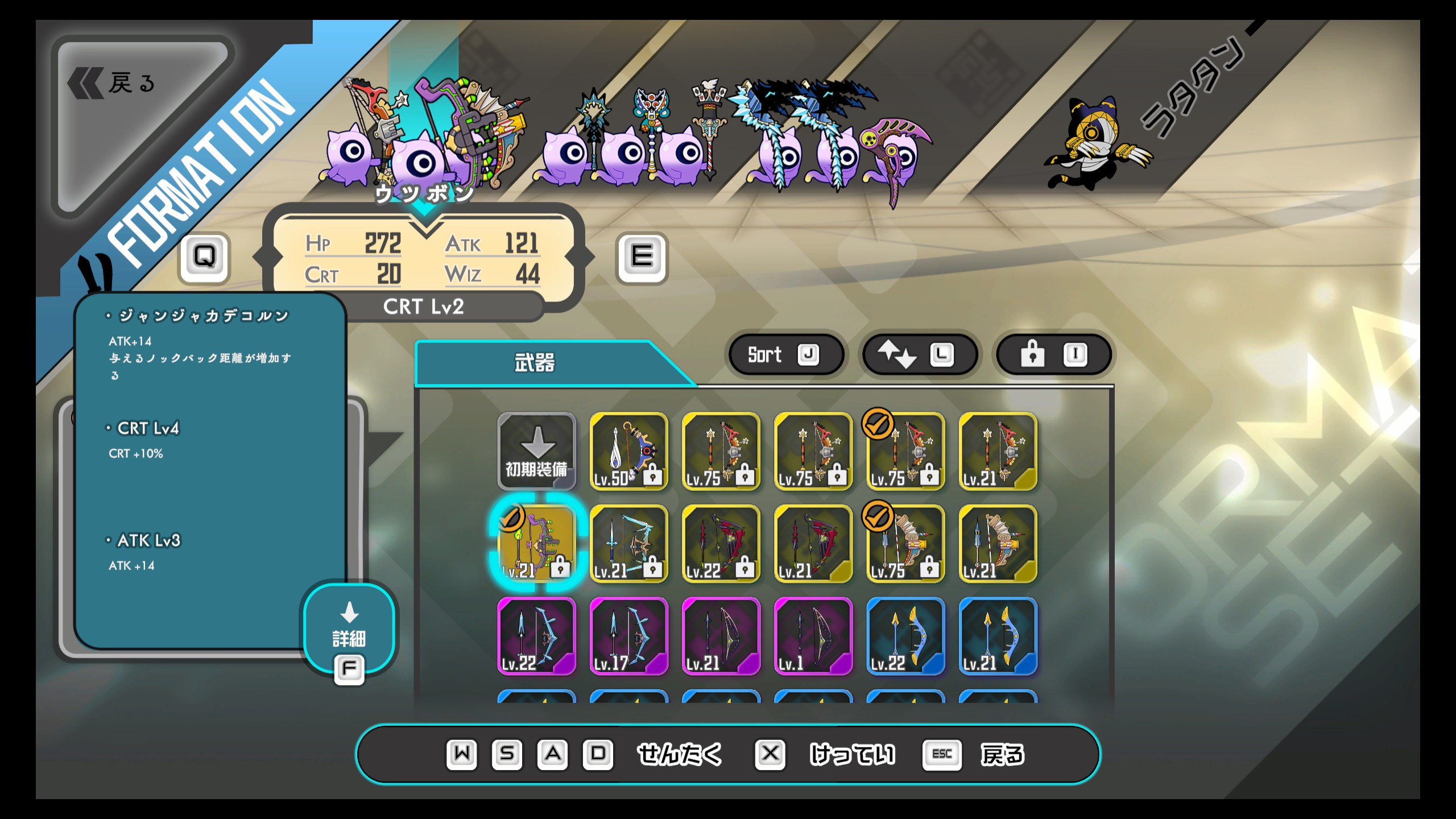Select the Lv.22 blue-rarity golden bow
This screenshot has width=1456, height=819.
coord(905,636)
